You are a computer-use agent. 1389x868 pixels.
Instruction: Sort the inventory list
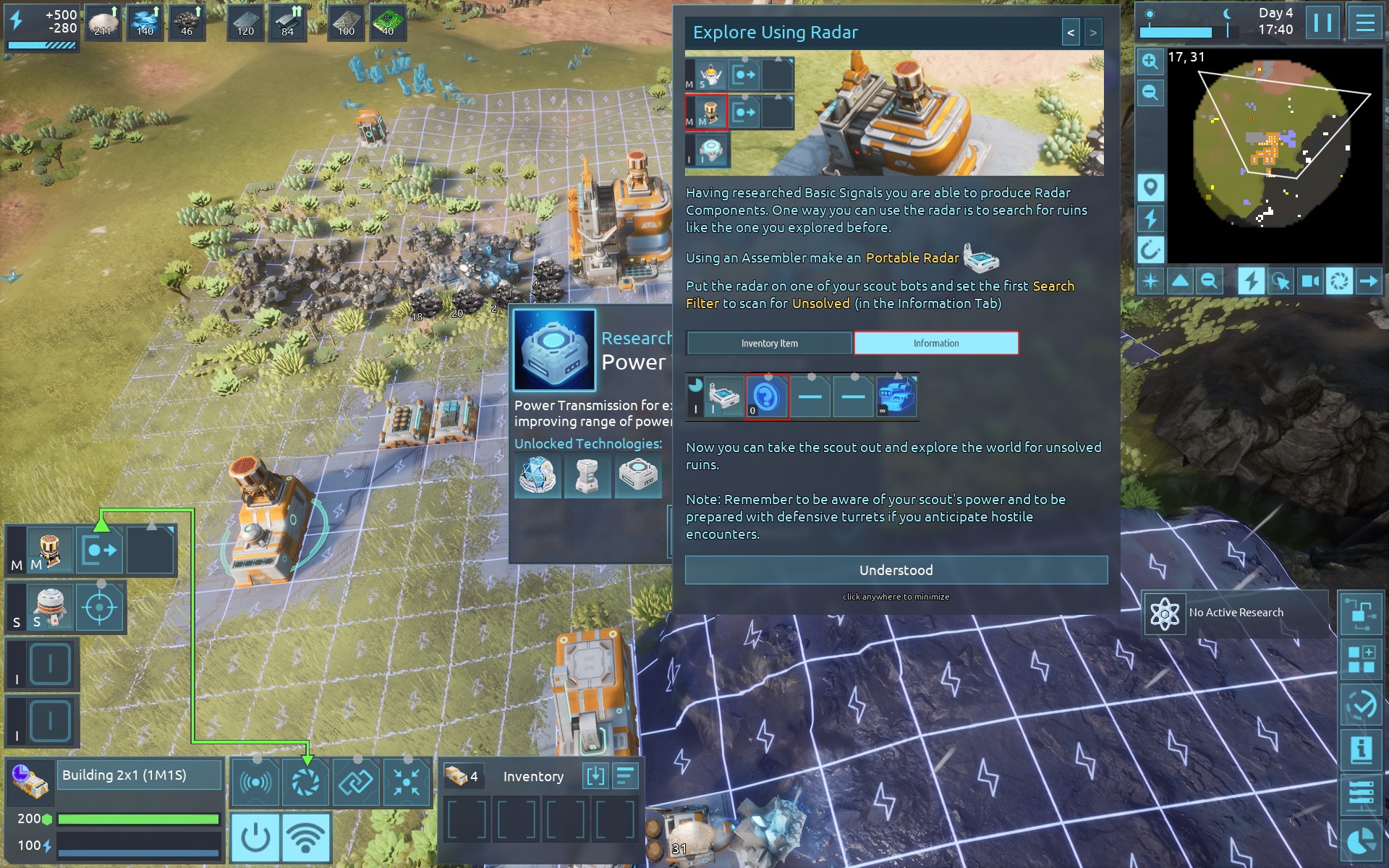click(x=625, y=776)
